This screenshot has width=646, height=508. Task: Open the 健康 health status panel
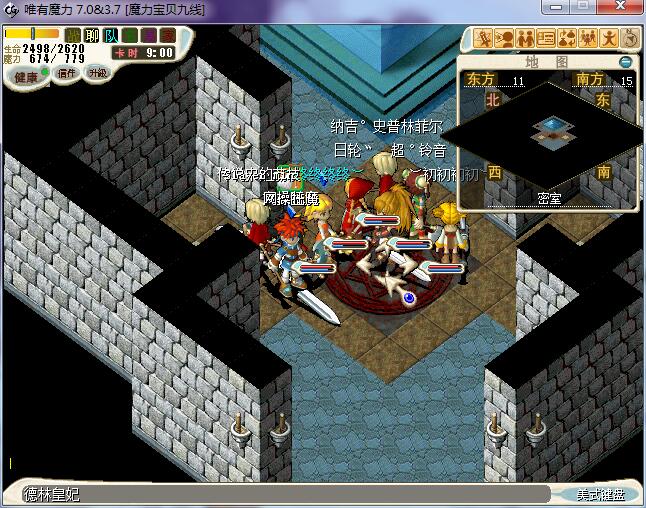pos(26,76)
